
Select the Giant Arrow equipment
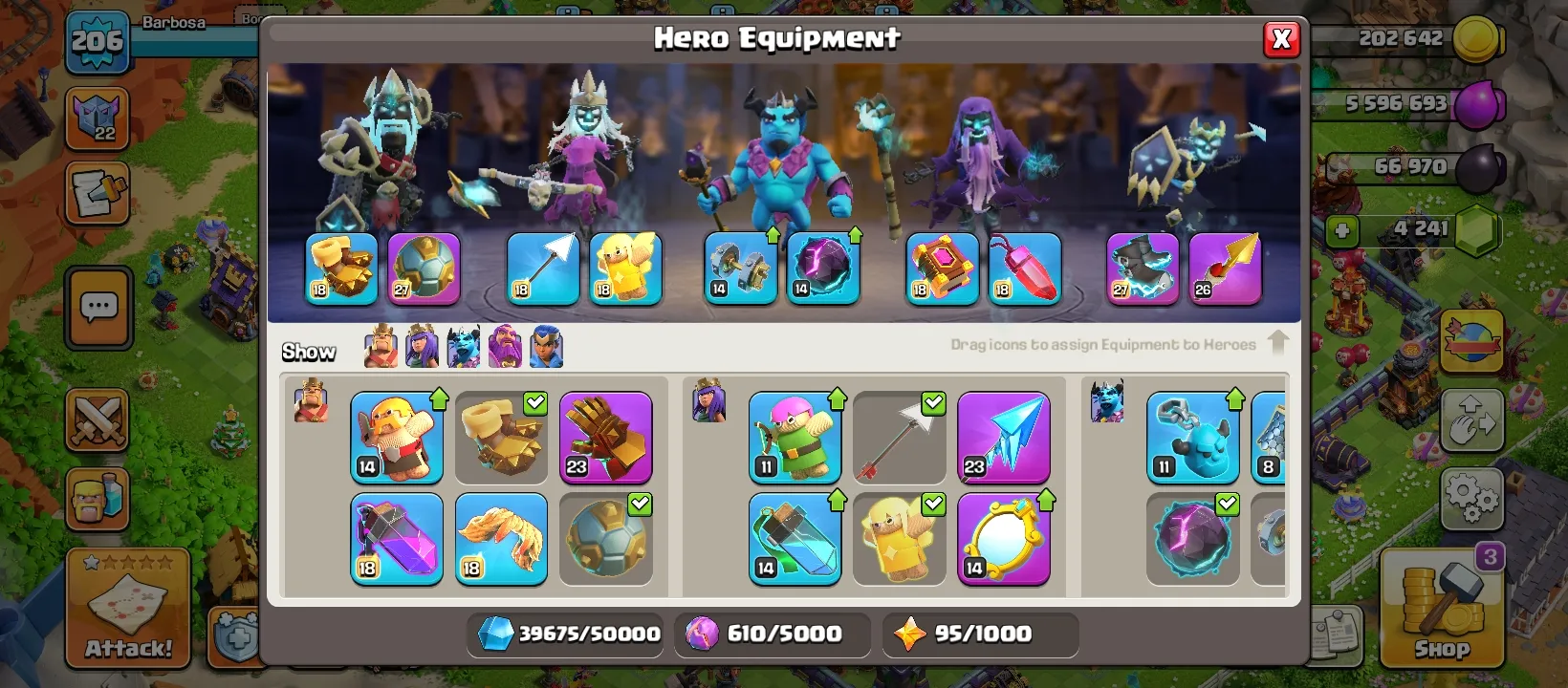pyautogui.click(x=899, y=438)
